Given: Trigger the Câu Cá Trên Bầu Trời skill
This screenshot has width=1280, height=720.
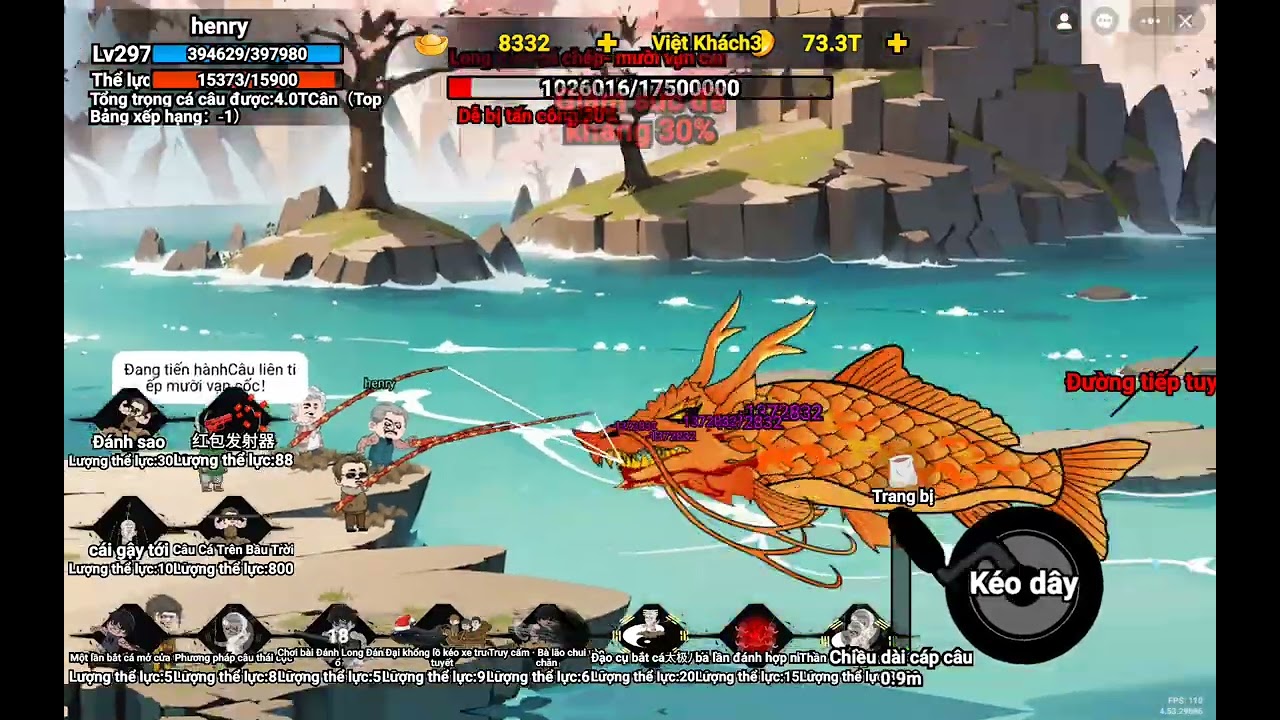Looking at the screenshot, I should point(233,522).
